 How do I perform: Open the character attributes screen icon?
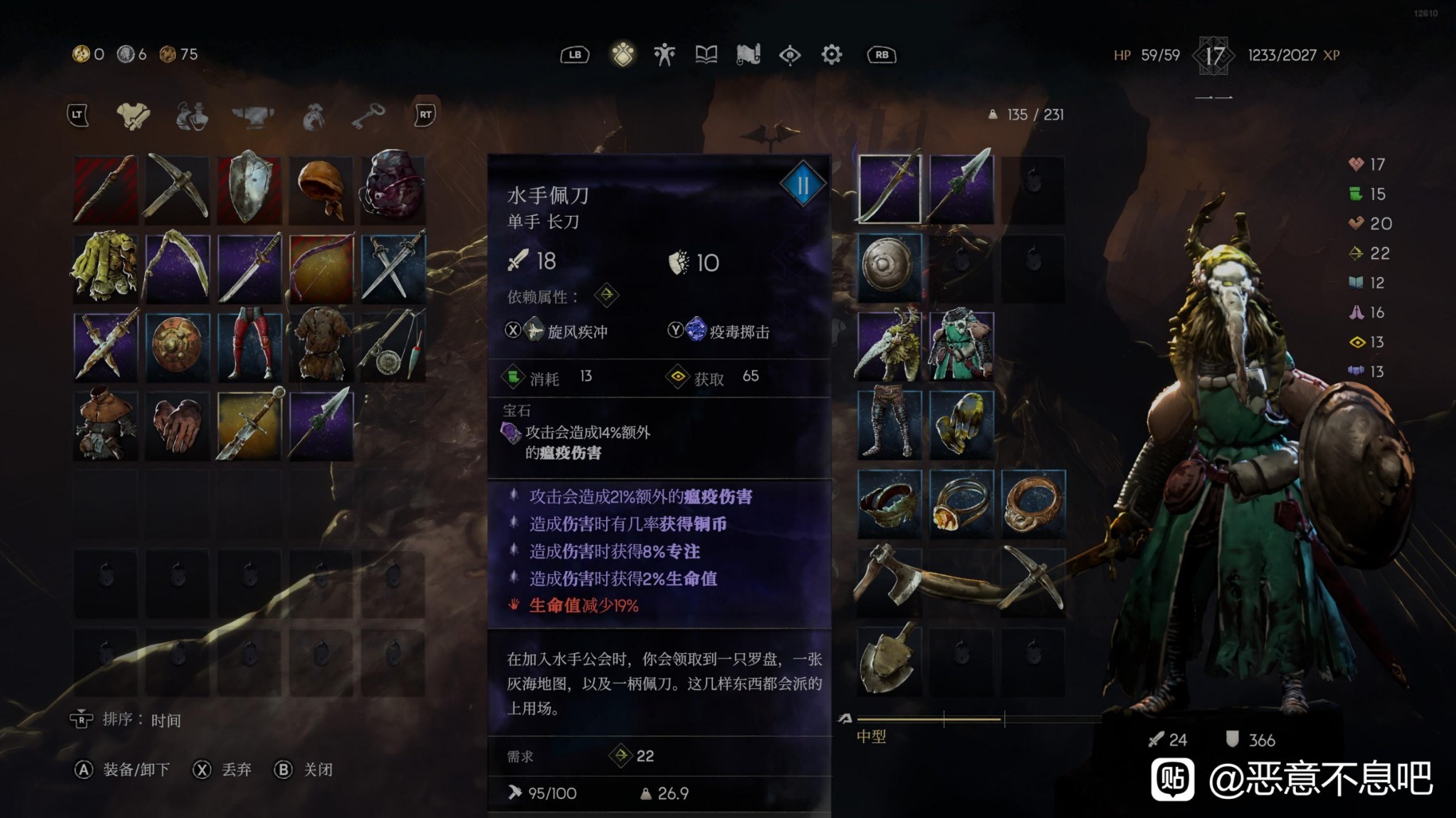tap(664, 54)
